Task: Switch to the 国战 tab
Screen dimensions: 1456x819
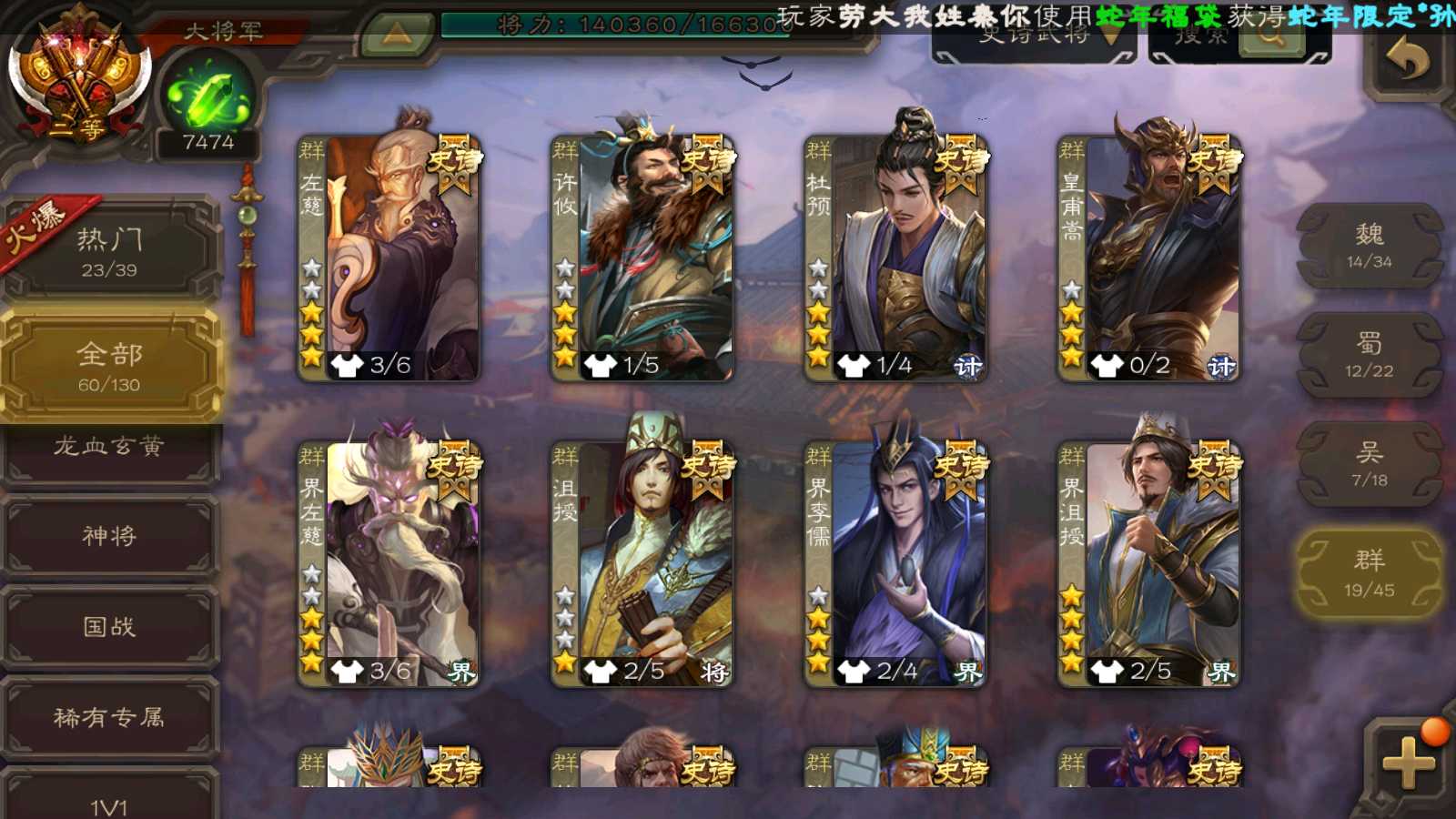Action: (x=109, y=627)
